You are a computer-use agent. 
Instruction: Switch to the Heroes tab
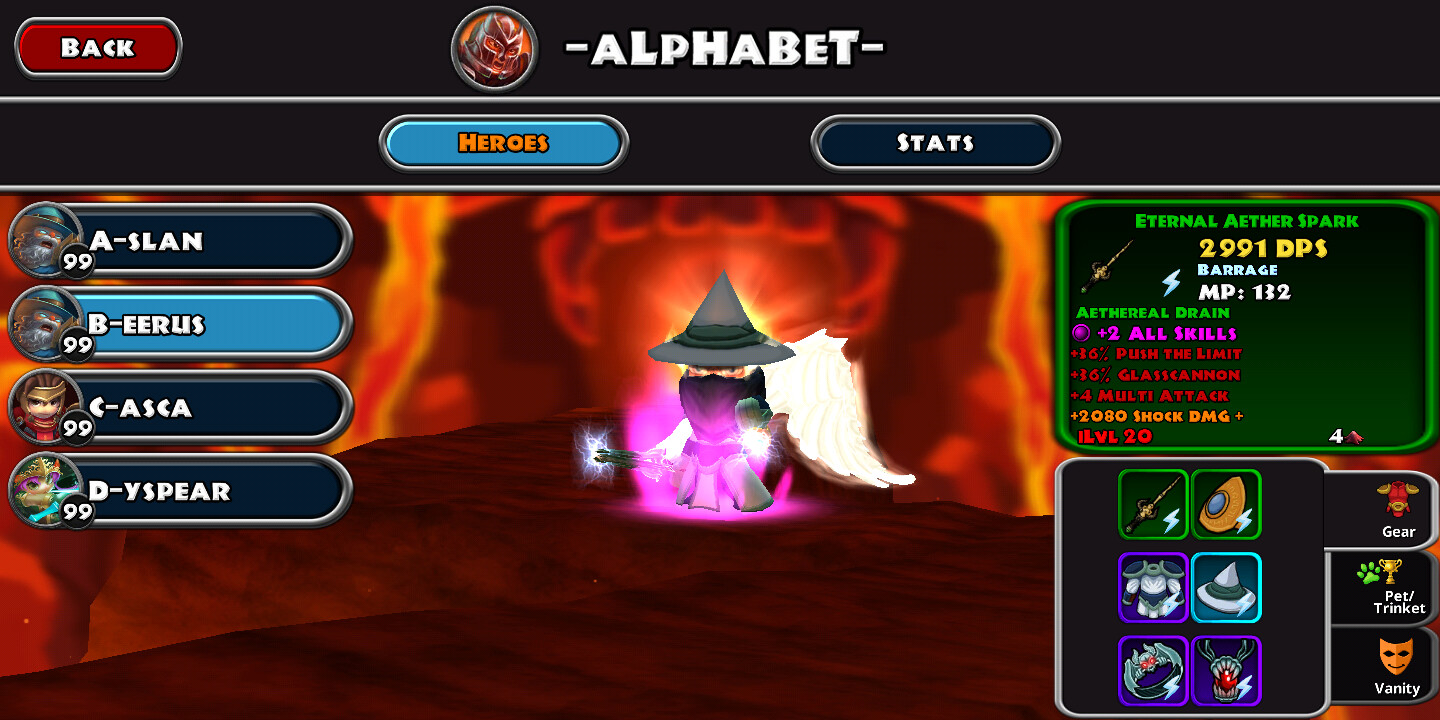pos(503,143)
